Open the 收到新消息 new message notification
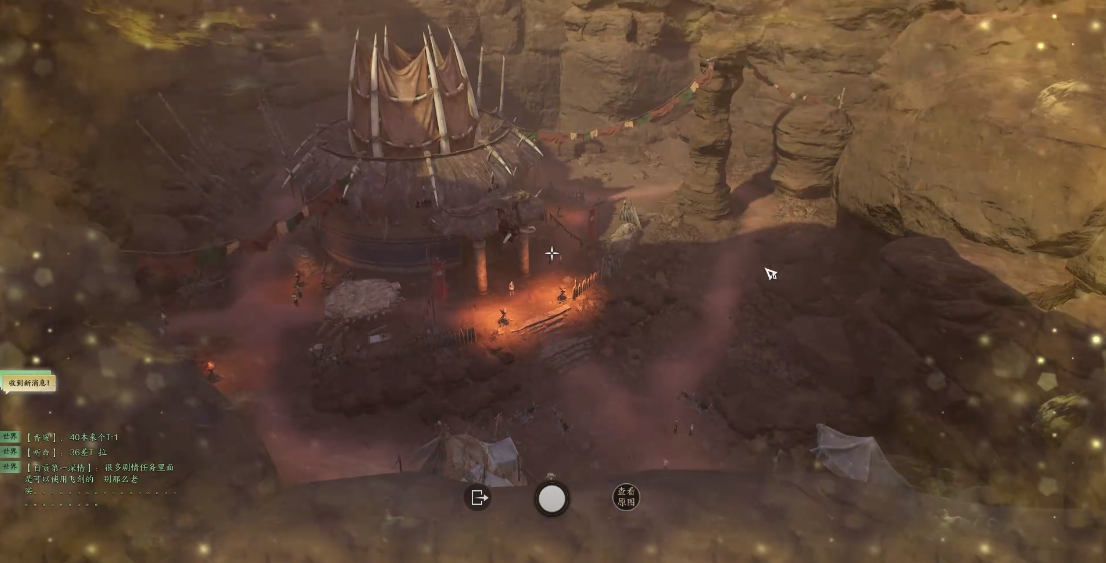Screen dimensions: 1106x563 pyautogui.click(x=27, y=382)
